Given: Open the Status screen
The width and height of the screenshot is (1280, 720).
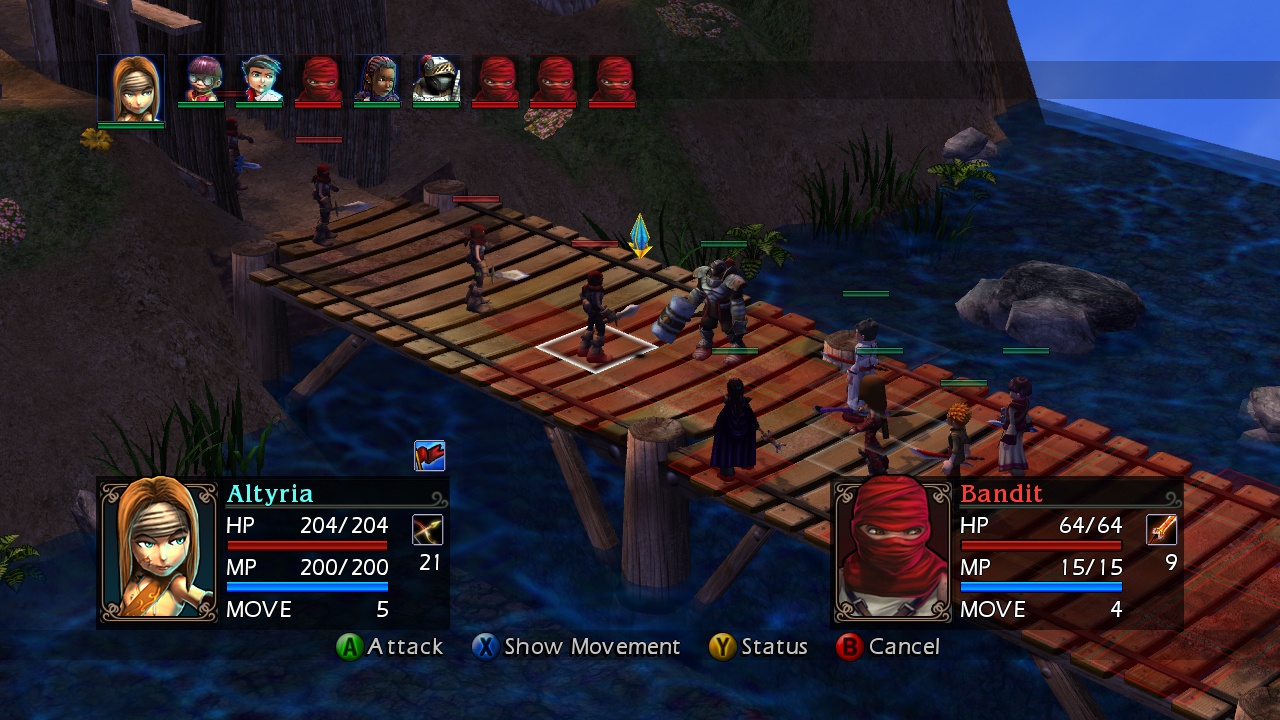Looking at the screenshot, I should [775, 647].
